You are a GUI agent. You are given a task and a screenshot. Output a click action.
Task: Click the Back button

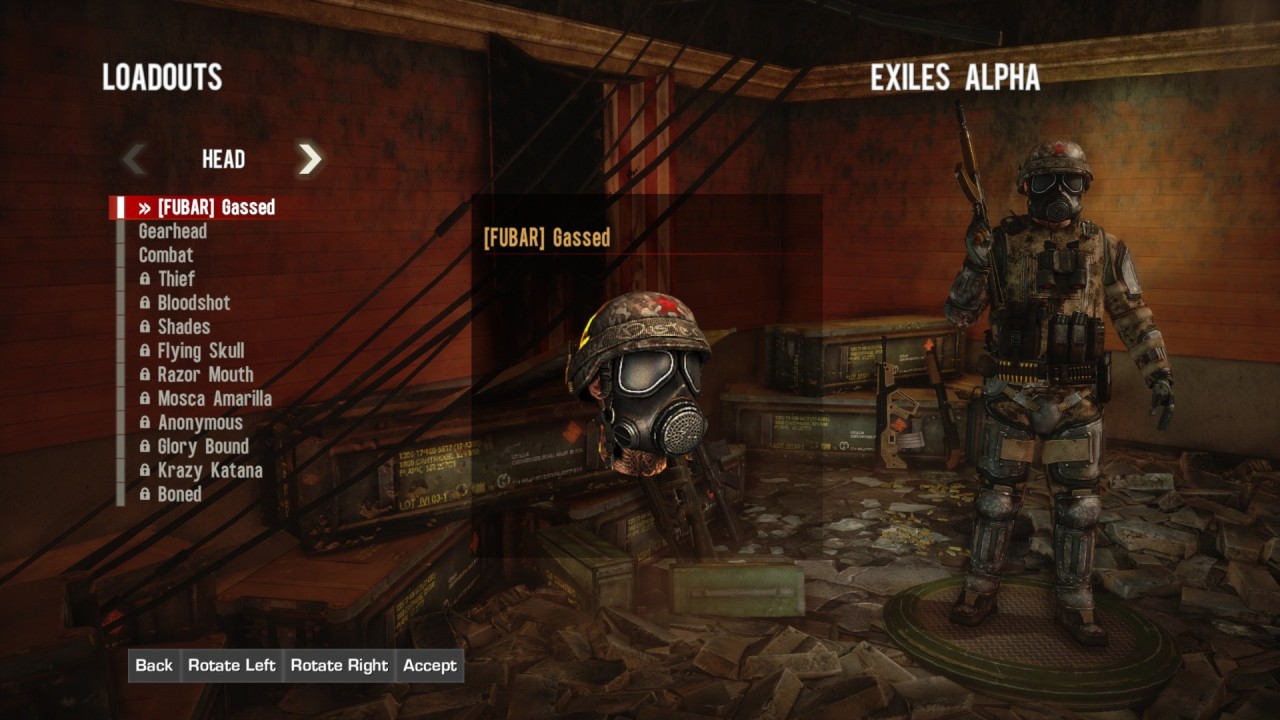(154, 666)
